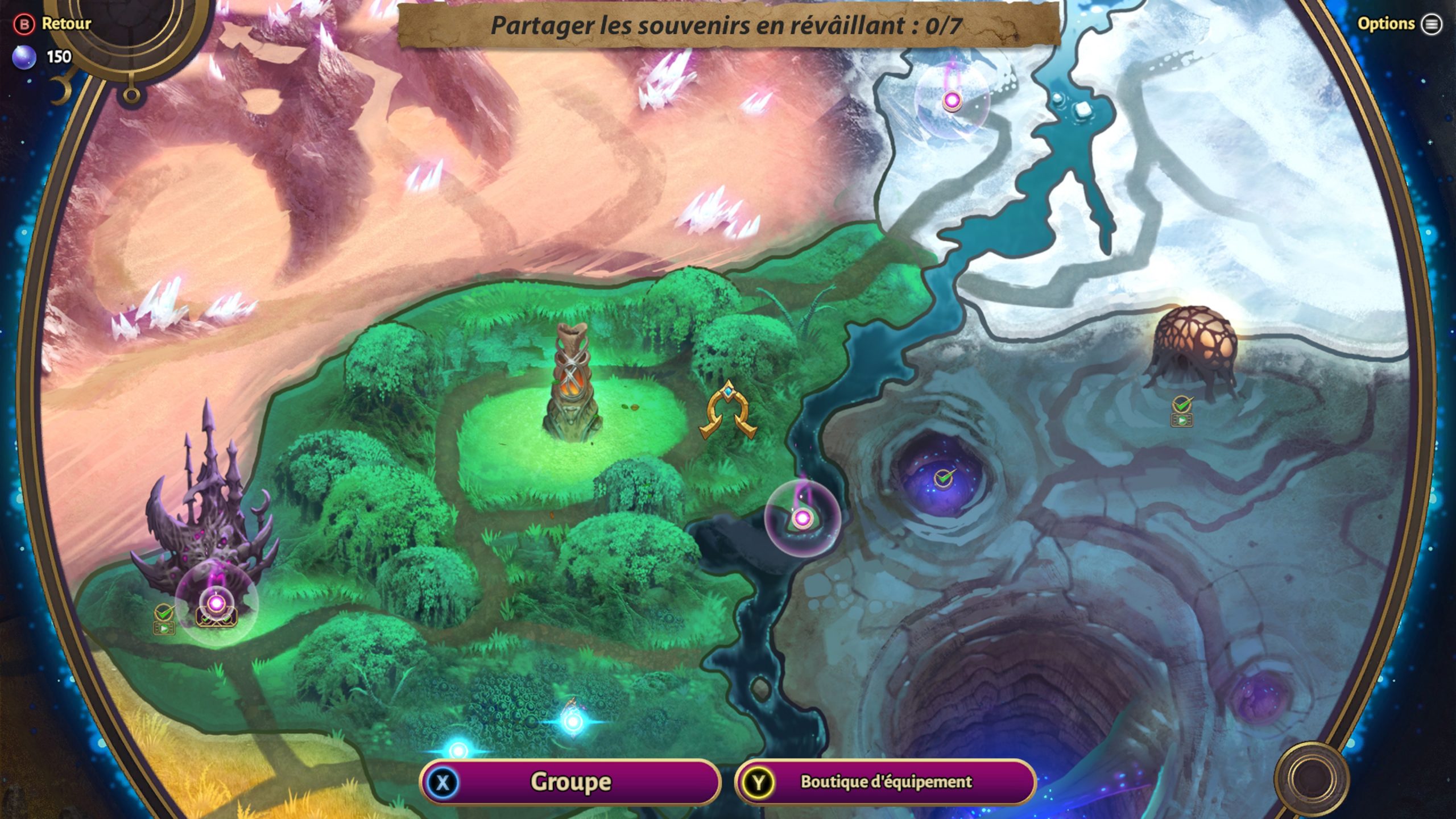Select the pink orb marker in the snowy region
The image size is (1456, 819).
952,101
